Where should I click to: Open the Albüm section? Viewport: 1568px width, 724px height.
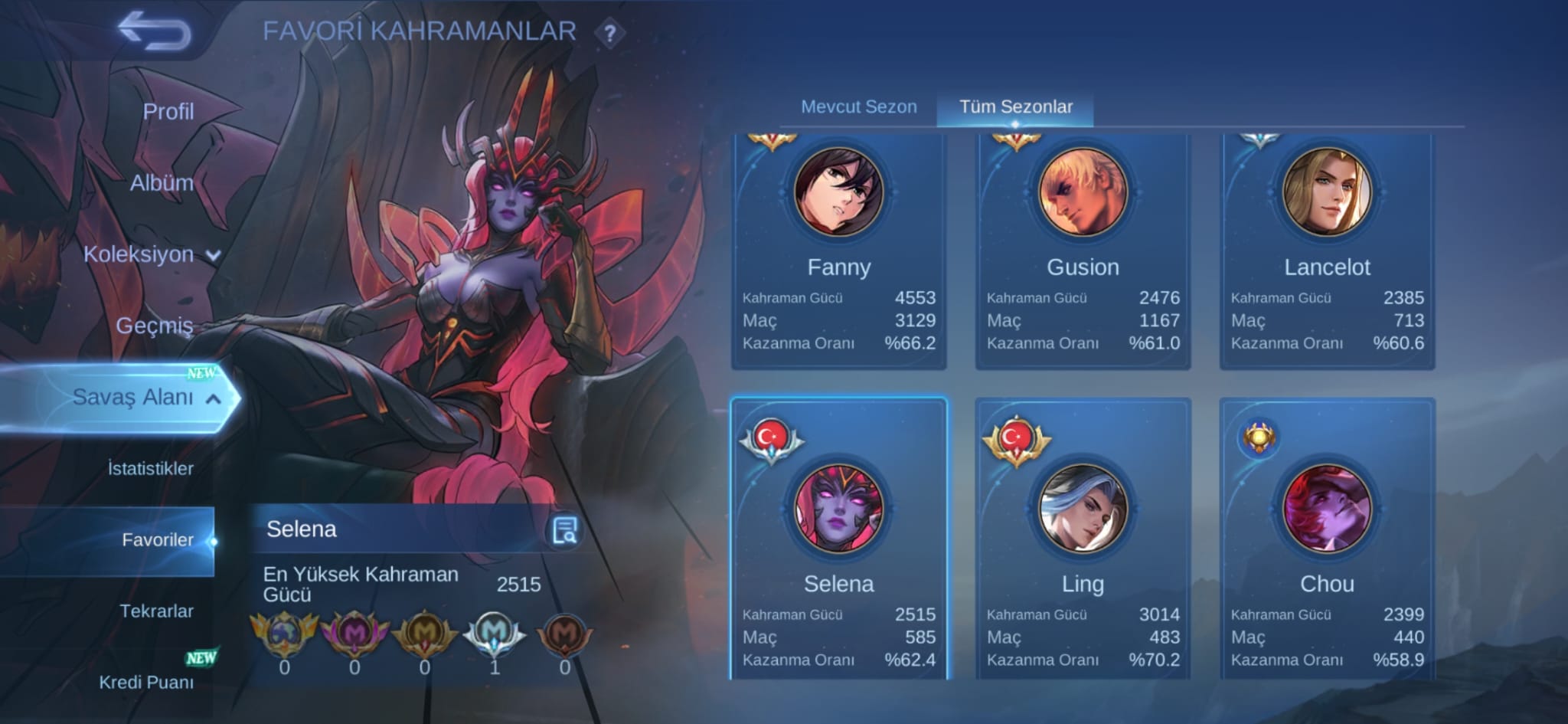tap(161, 183)
